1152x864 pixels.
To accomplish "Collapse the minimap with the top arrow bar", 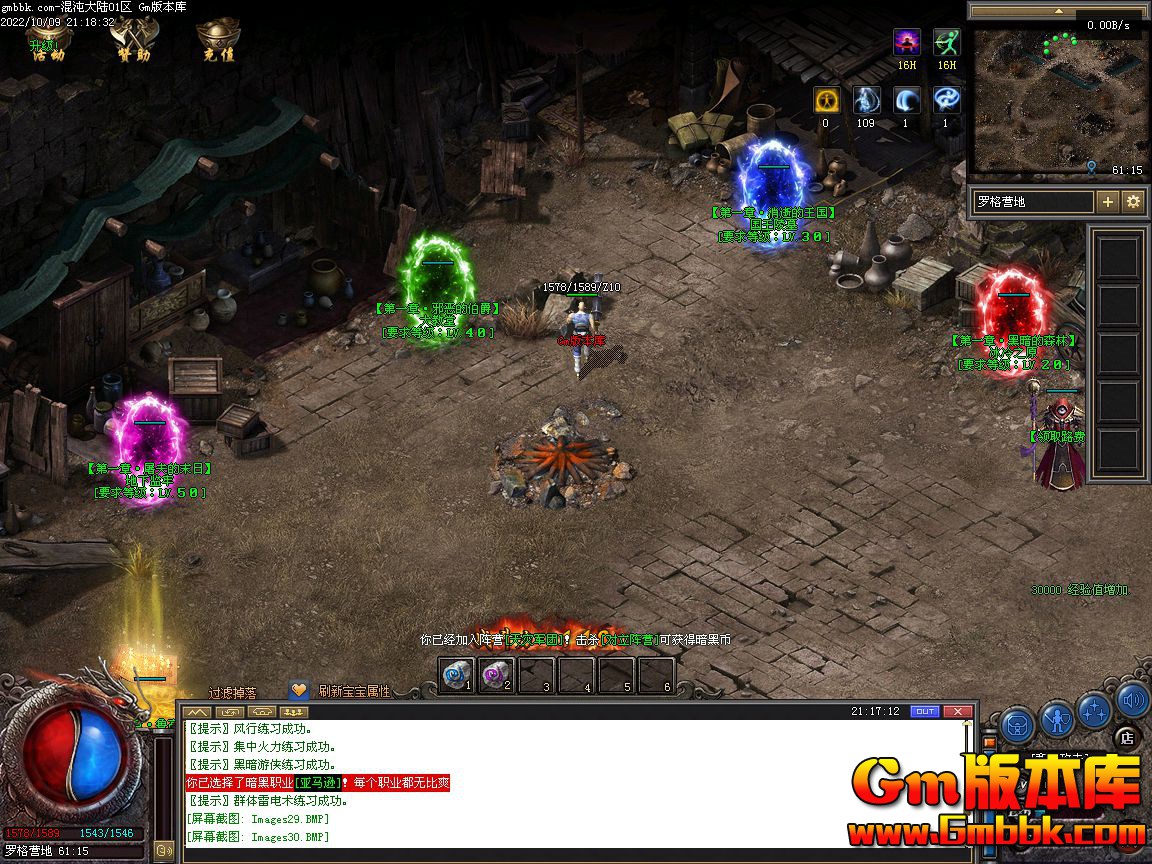I will pos(1058,12).
